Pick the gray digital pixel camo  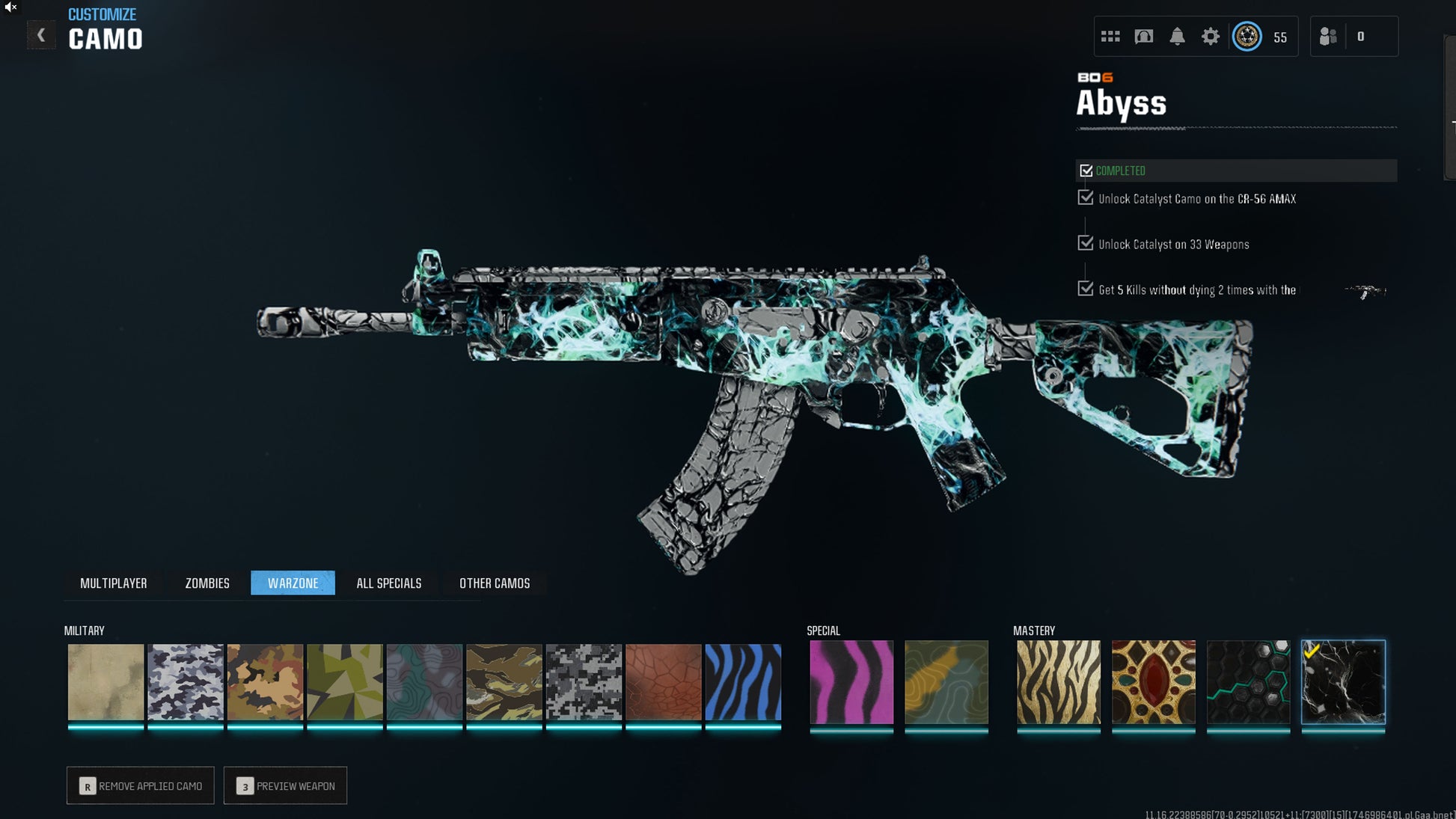pos(584,682)
